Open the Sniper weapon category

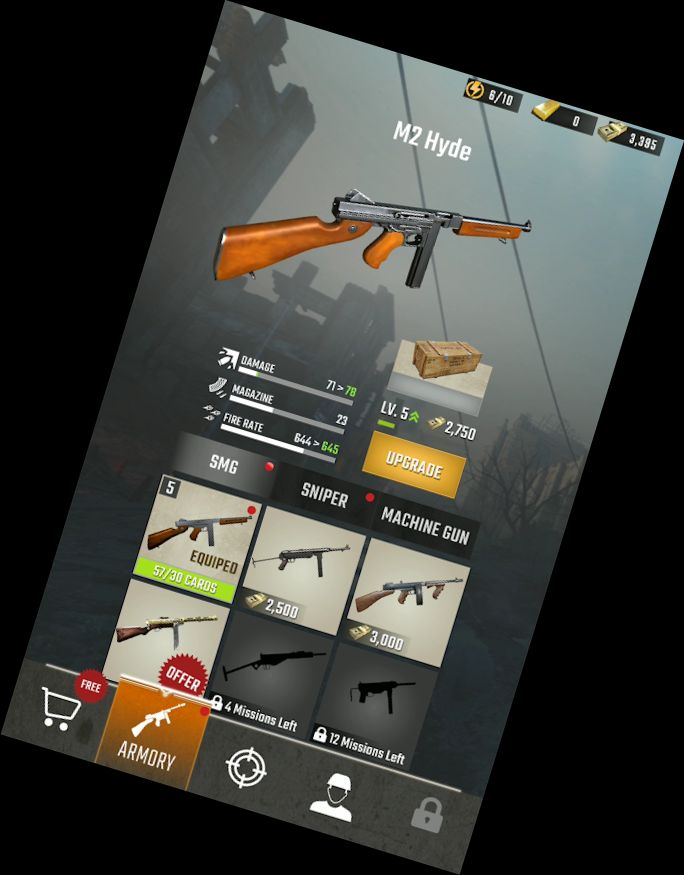(325, 496)
